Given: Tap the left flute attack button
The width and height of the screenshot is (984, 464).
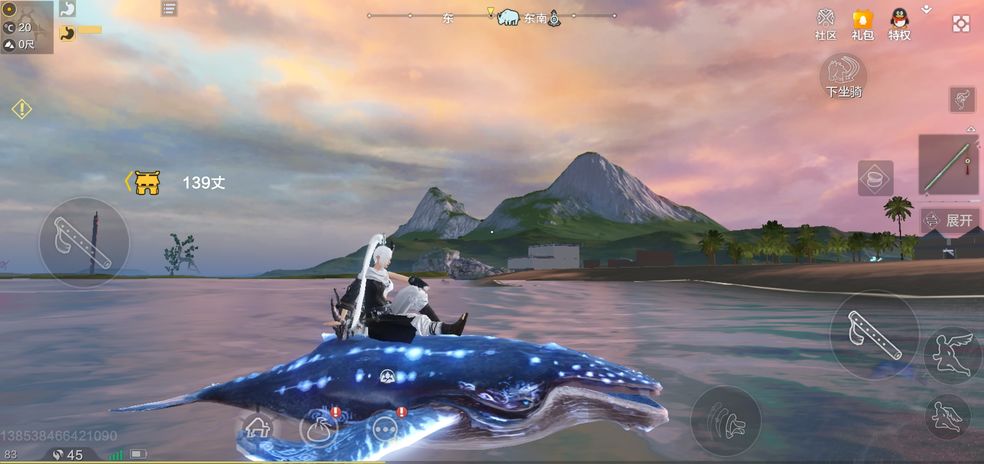Looking at the screenshot, I should (83, 241).
